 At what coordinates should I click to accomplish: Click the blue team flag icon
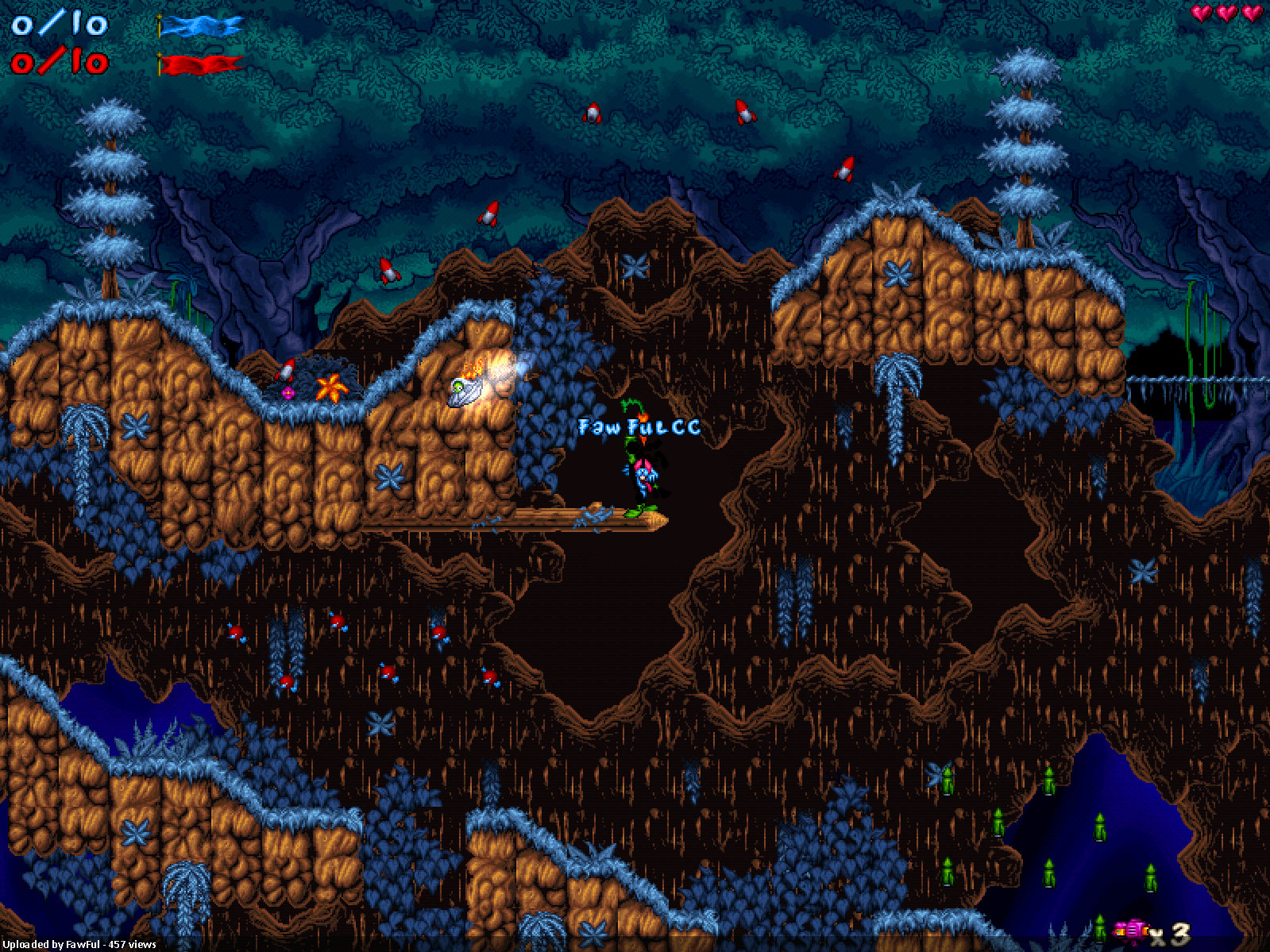200,26
